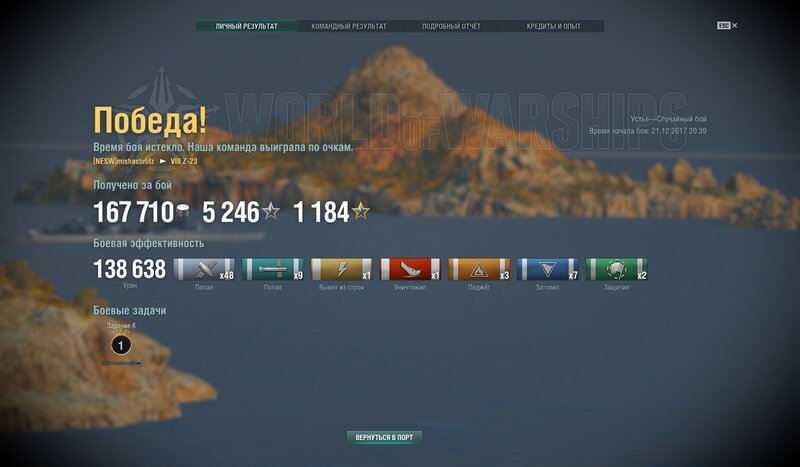Select the torpedo hits ribbon x9
Viewport: 800px width, 467px height.
273,269
